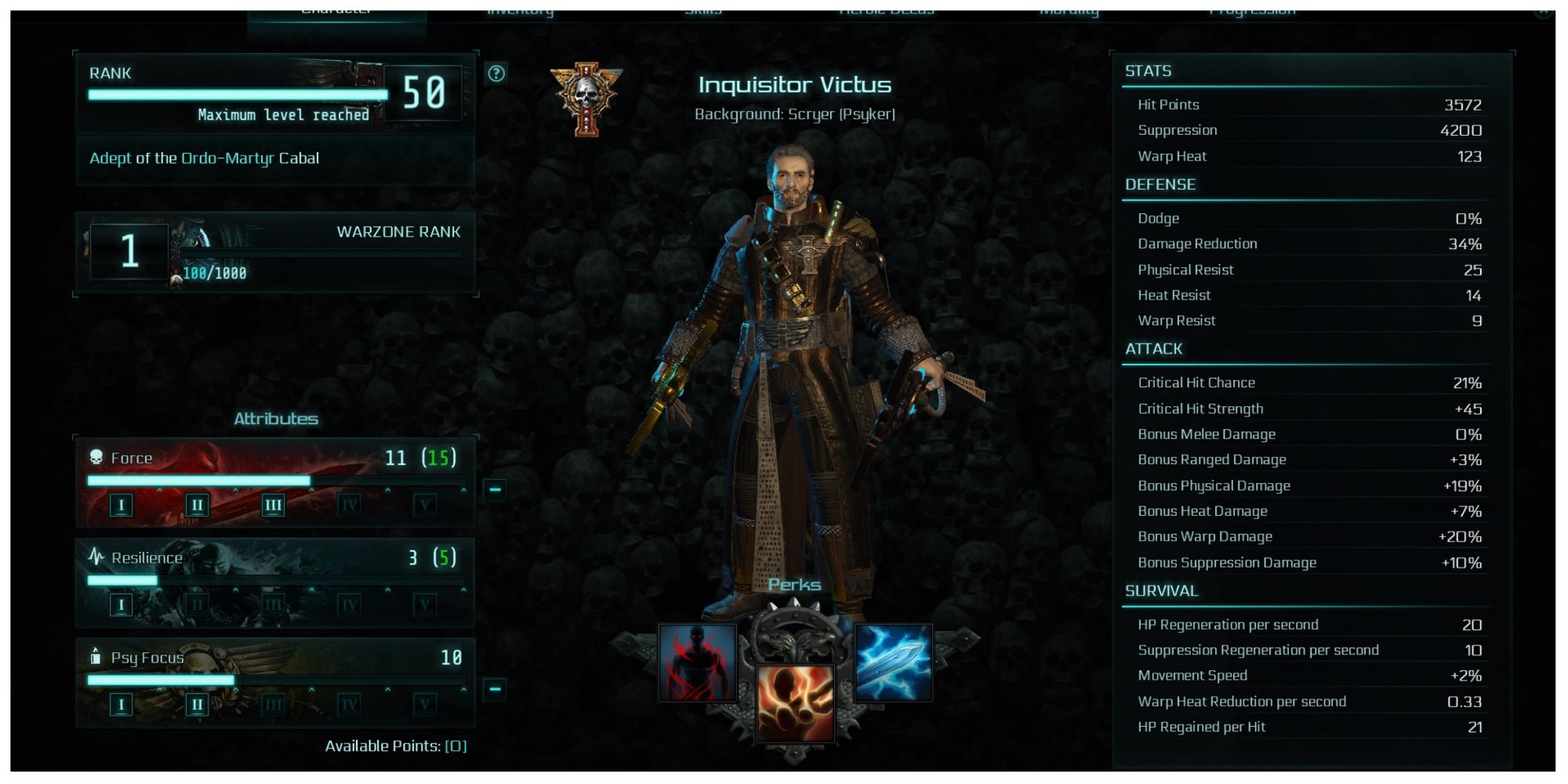Click the Psy Focus attribute icon
The width and height of the screenshot is (1568, 784).
(x=97, y=657)
